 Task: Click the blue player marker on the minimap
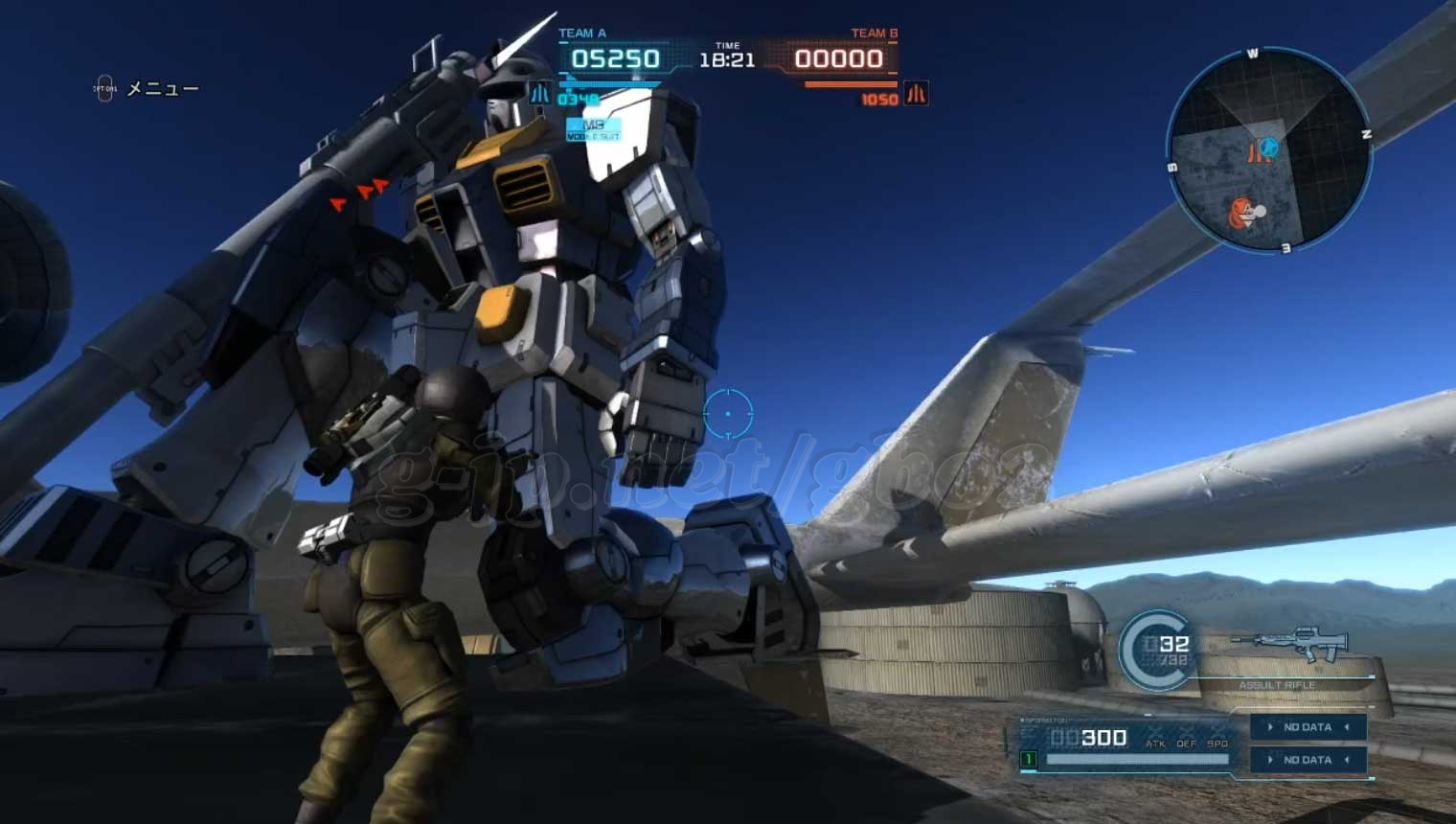click(x=1269, y=148)
